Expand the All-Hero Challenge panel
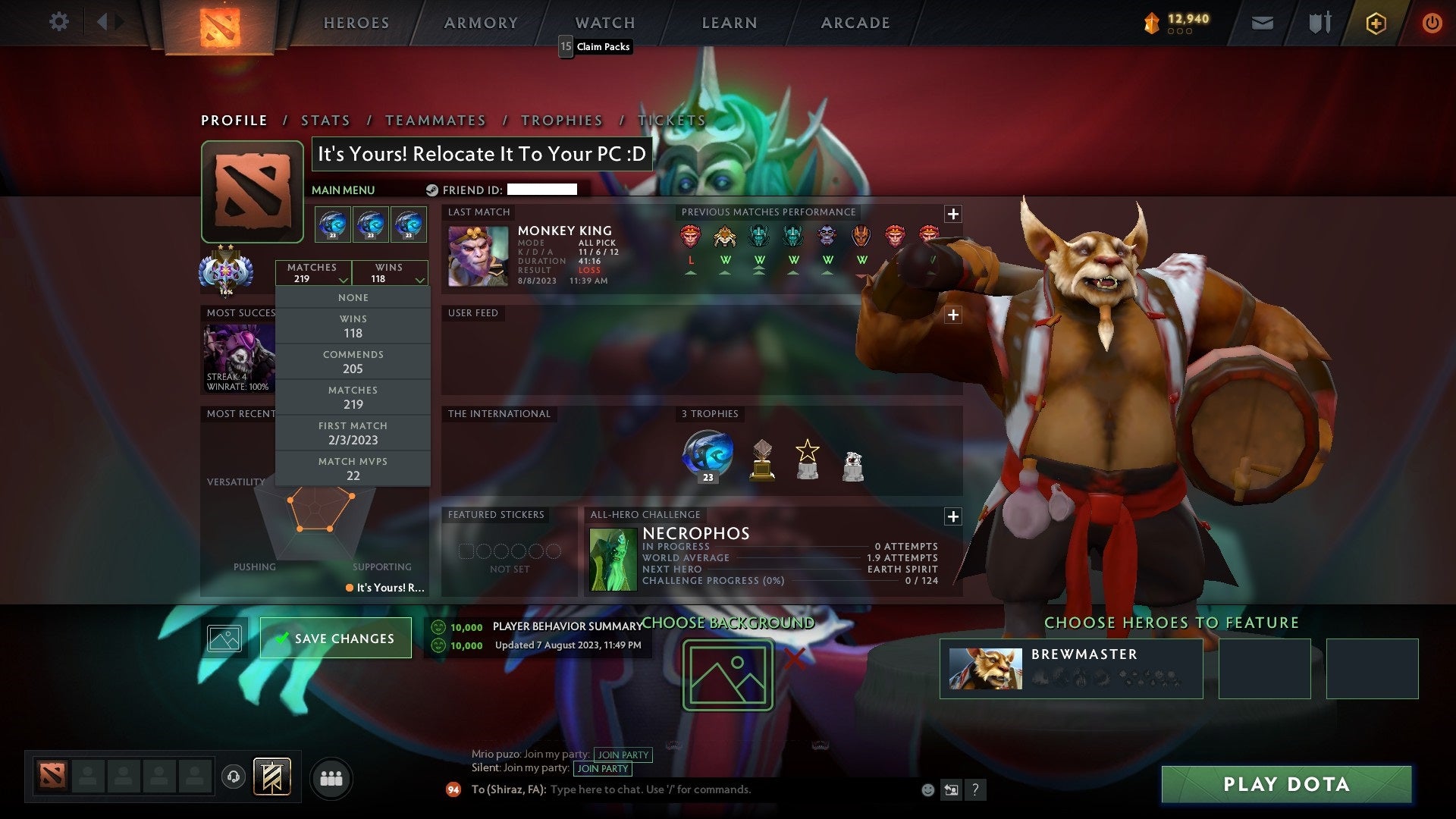This screenshot has width=1456, height=819. (953, 516)
